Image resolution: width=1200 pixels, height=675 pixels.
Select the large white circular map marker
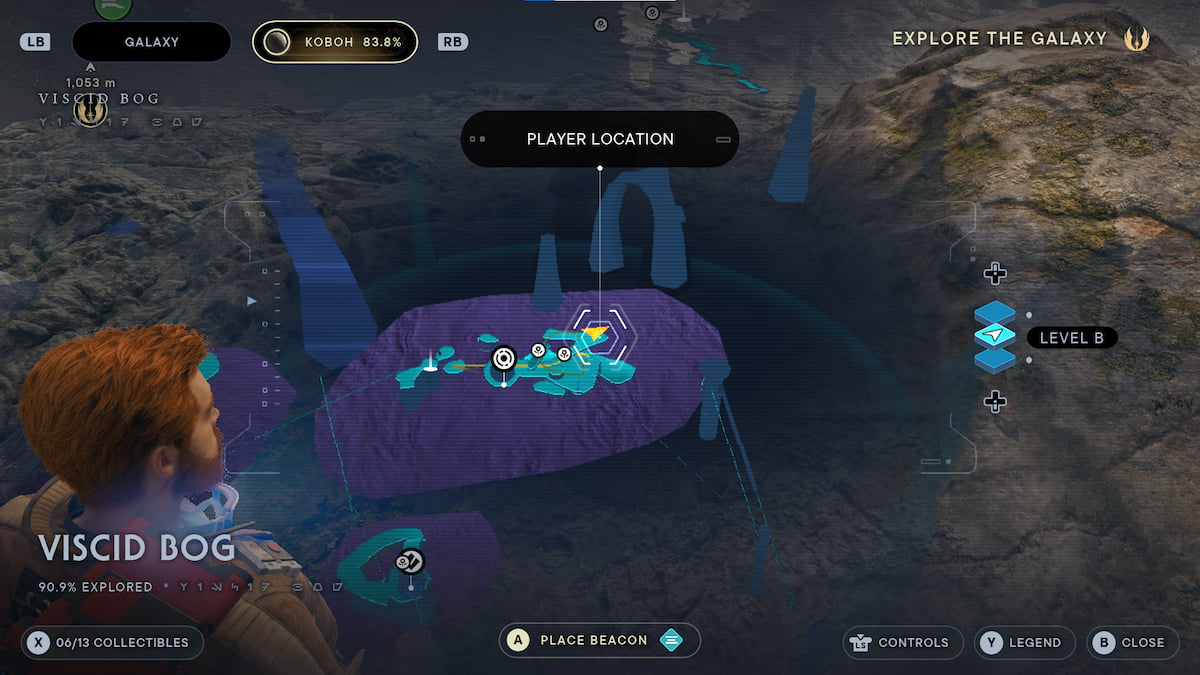(x=504, y=358)
